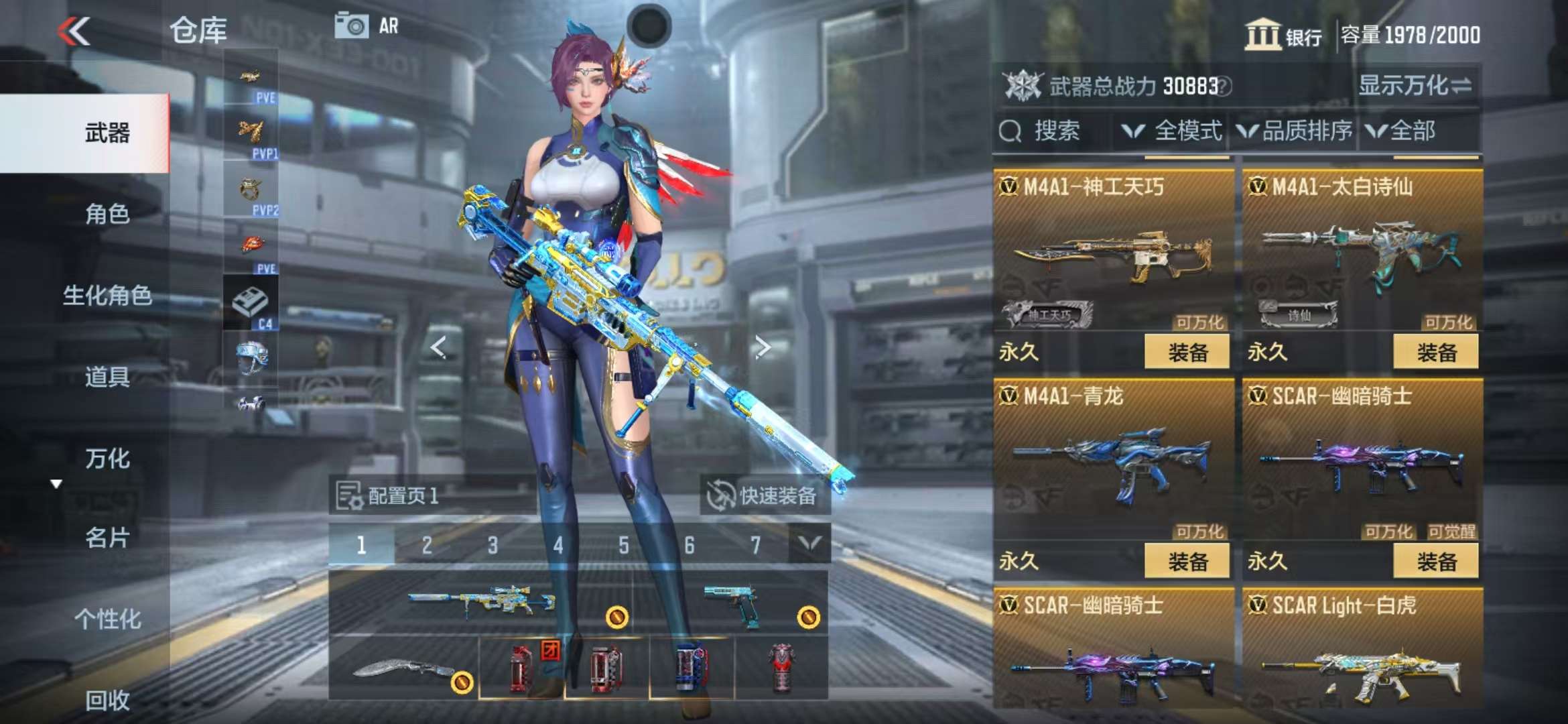Show the next character with right arrow
1568x724 pixels.
point(762,347)
